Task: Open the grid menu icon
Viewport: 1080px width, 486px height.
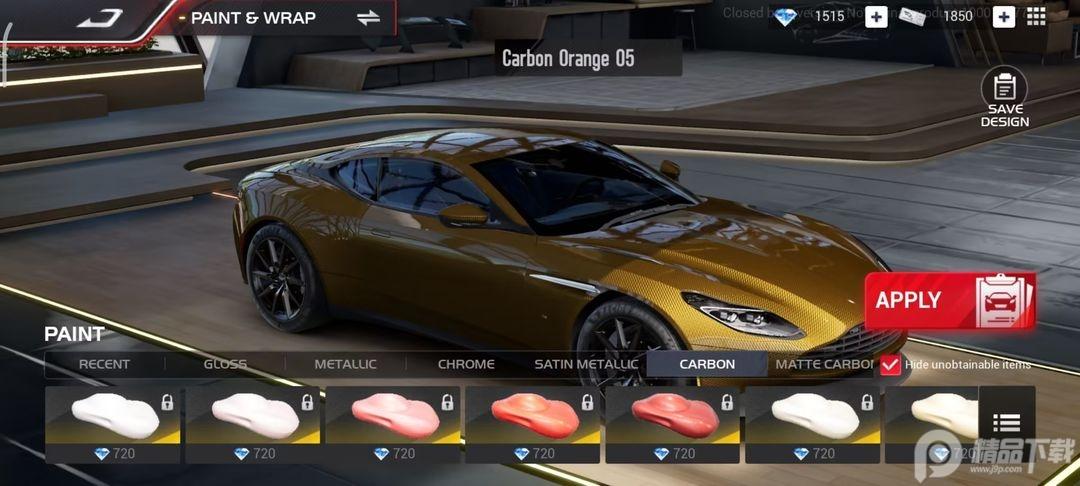Action: click(x=1036, y=16)
